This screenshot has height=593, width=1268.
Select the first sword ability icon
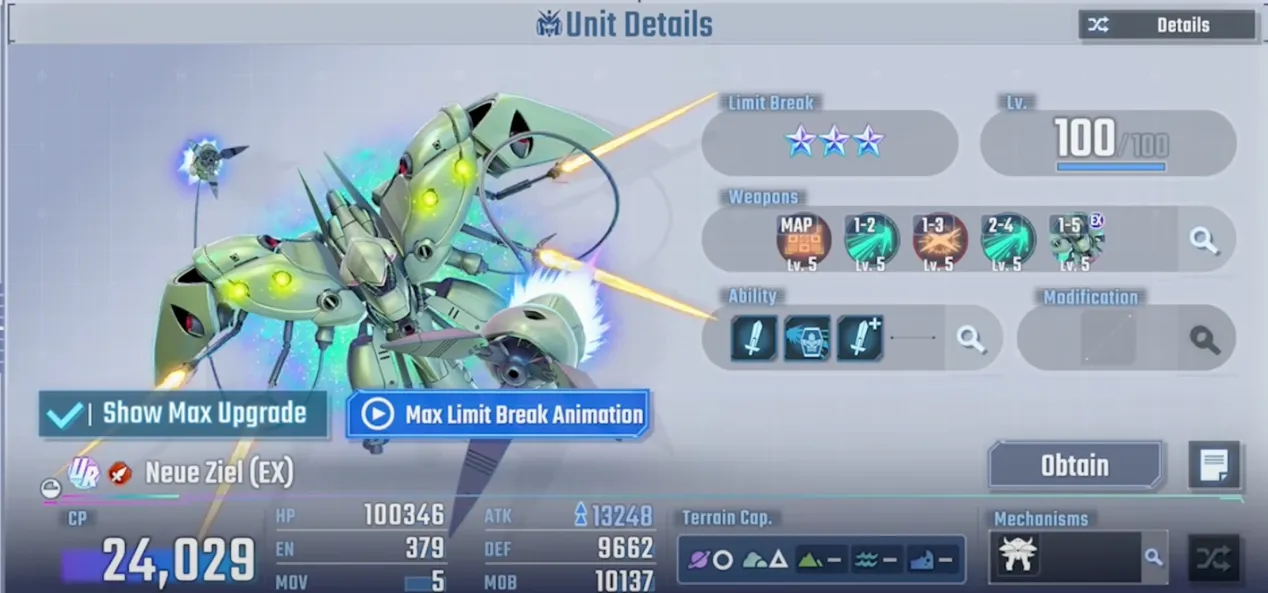pos(754,338)
